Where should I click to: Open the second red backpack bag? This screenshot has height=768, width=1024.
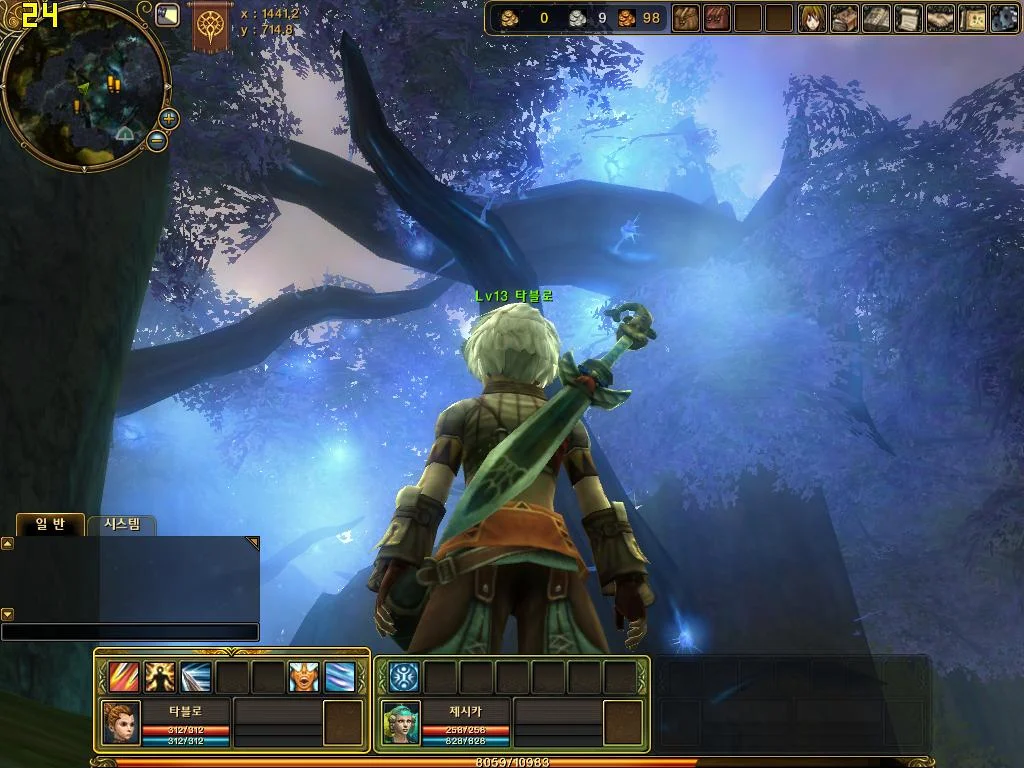[x=717, y=18]
